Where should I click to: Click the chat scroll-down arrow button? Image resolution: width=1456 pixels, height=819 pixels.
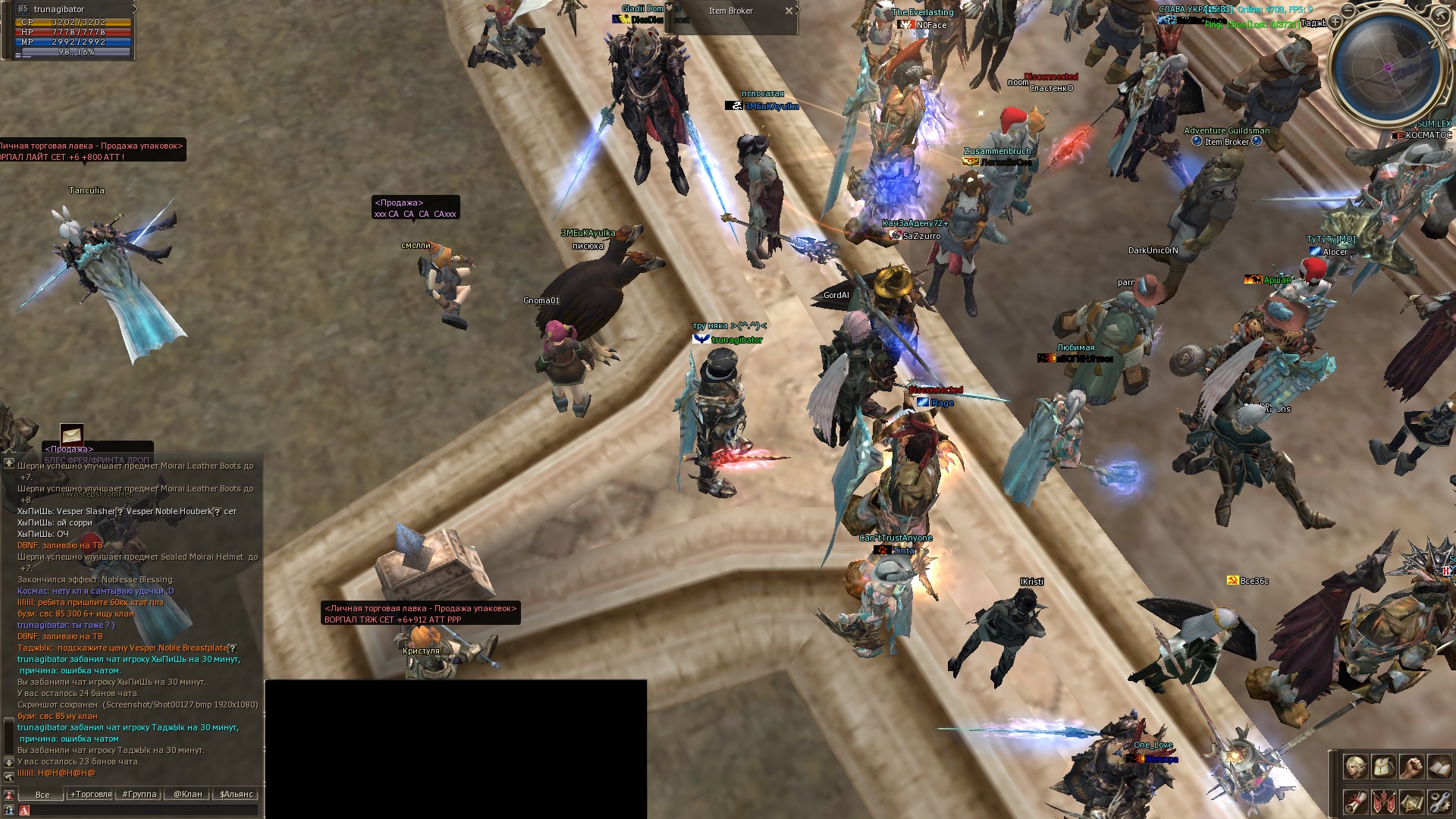(9, 761)
